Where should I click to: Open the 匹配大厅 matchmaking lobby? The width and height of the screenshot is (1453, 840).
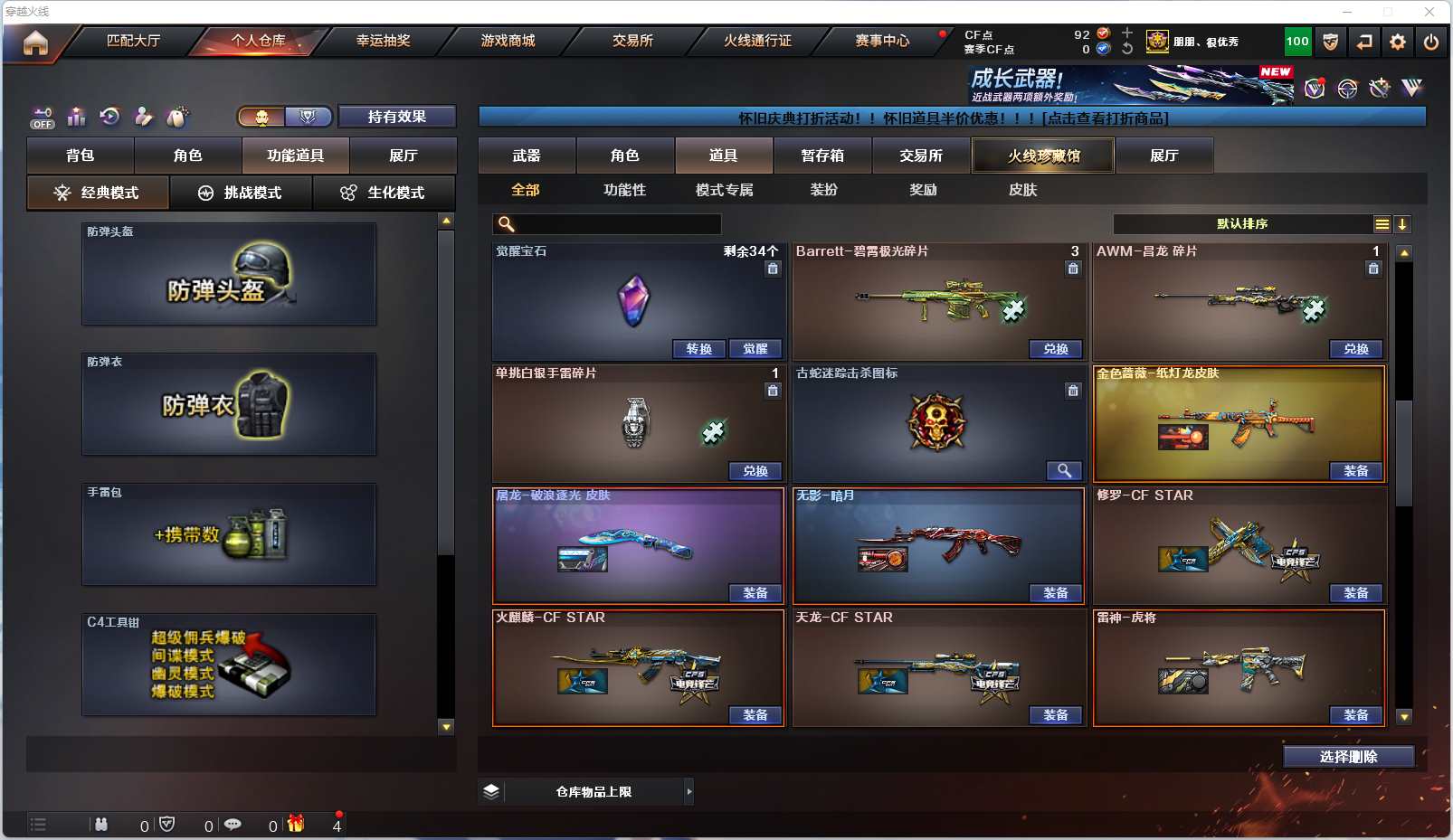[x=133, y=41]
